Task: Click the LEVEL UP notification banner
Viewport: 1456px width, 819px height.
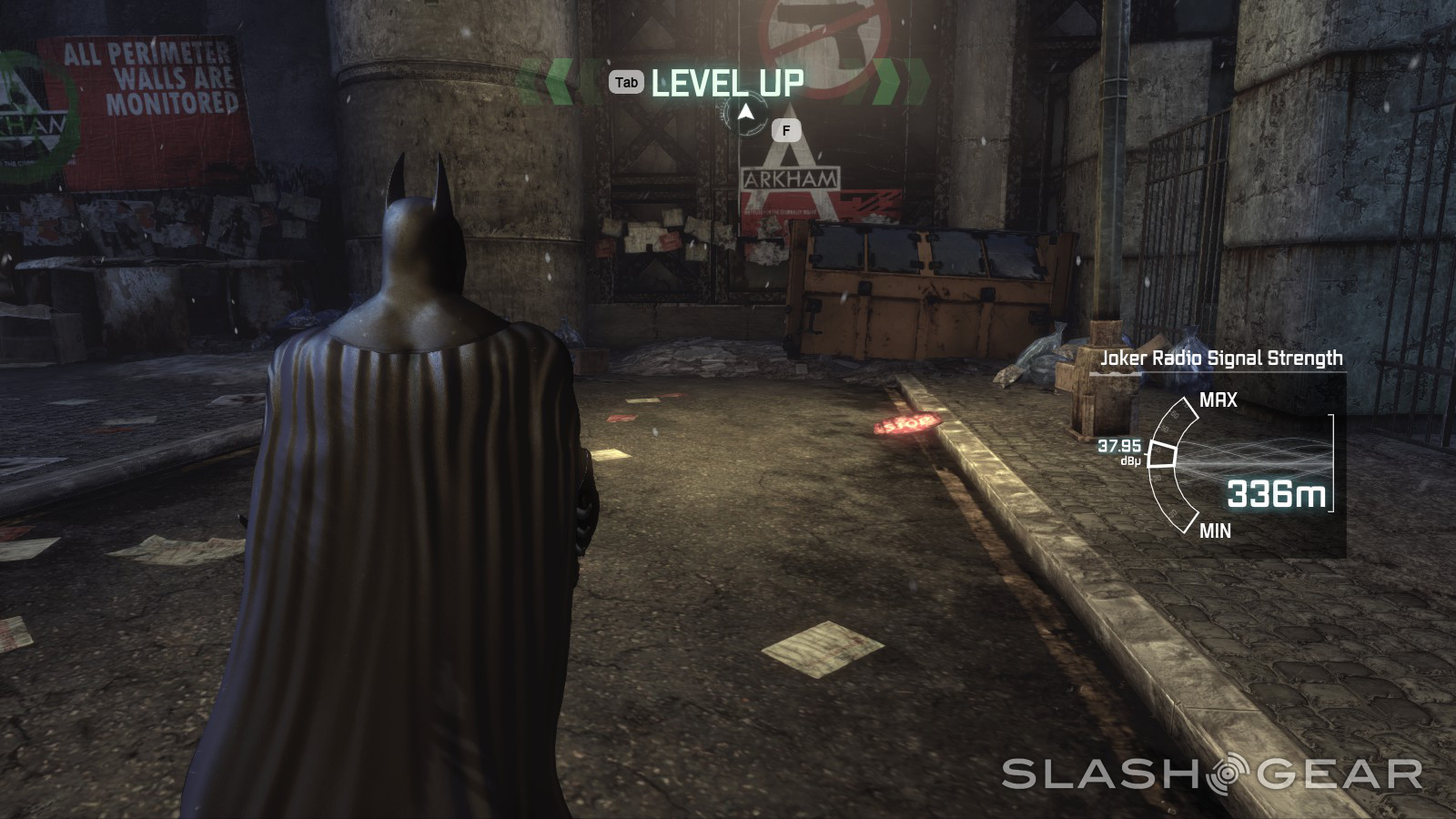Action: pos(727,83)
